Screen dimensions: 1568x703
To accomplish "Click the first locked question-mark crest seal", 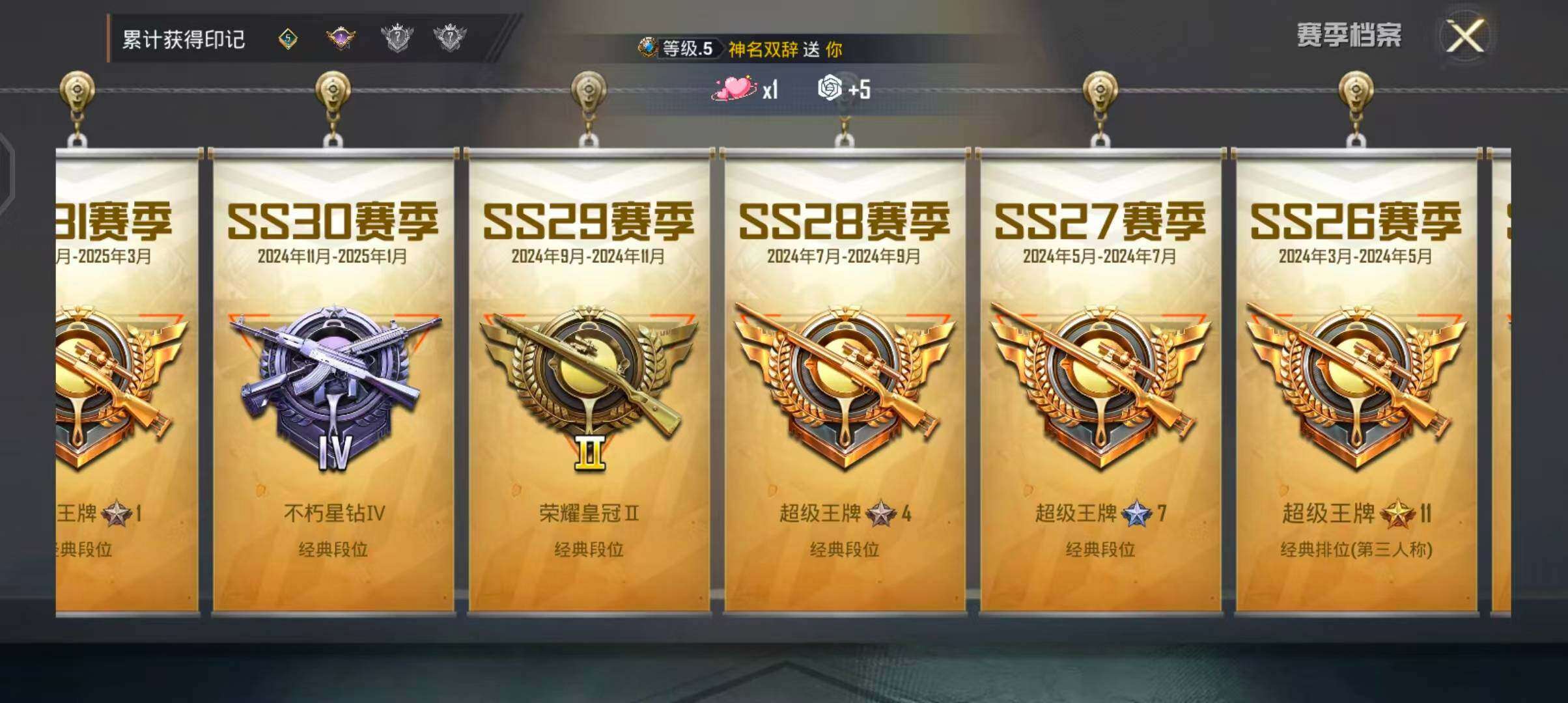I will [x=397, y=36].
